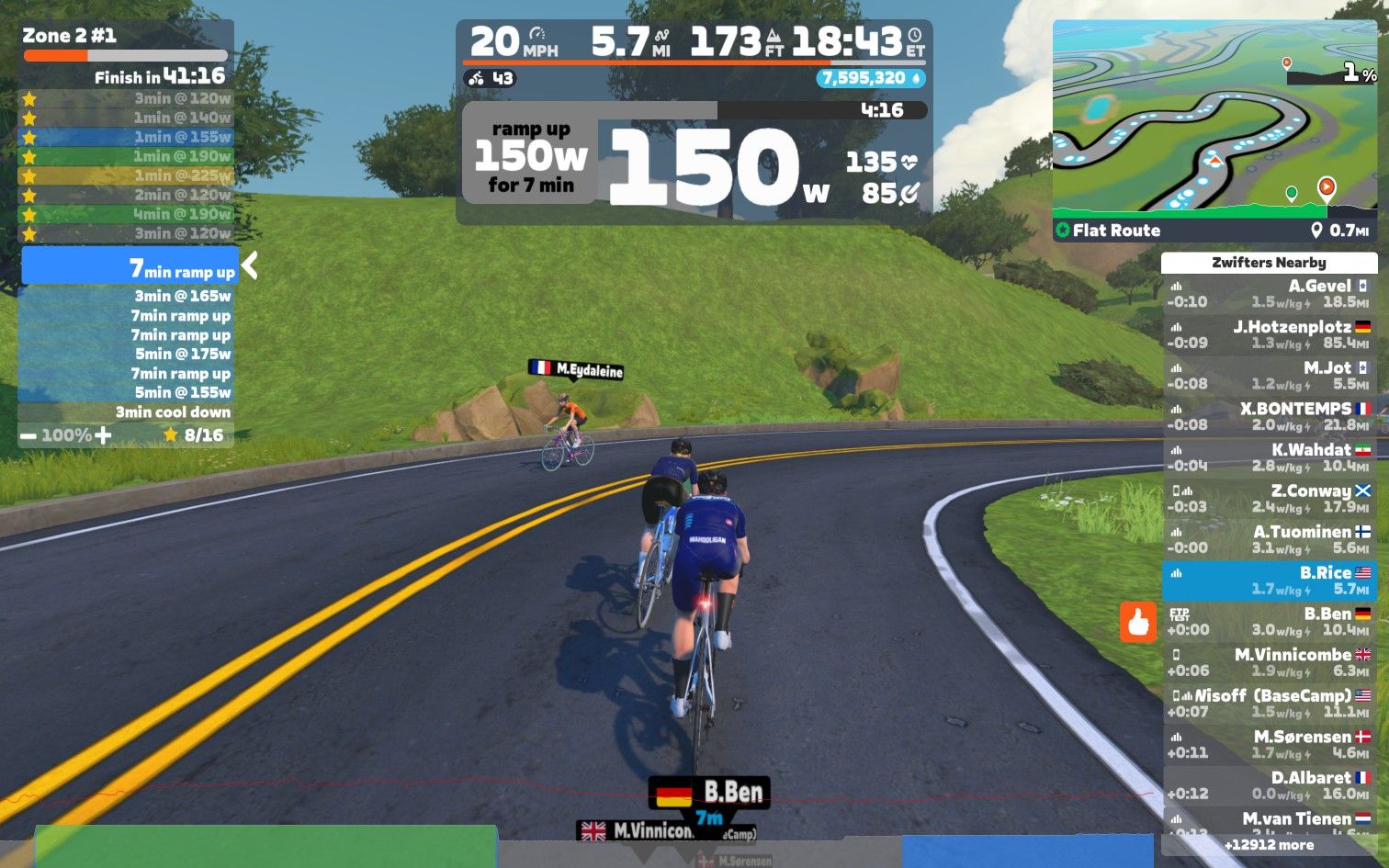The width and height of the screenshot is (1389, 868).
Task: Give a Ride On with the thumbs-up button
Action: (x=1138, y=622)
